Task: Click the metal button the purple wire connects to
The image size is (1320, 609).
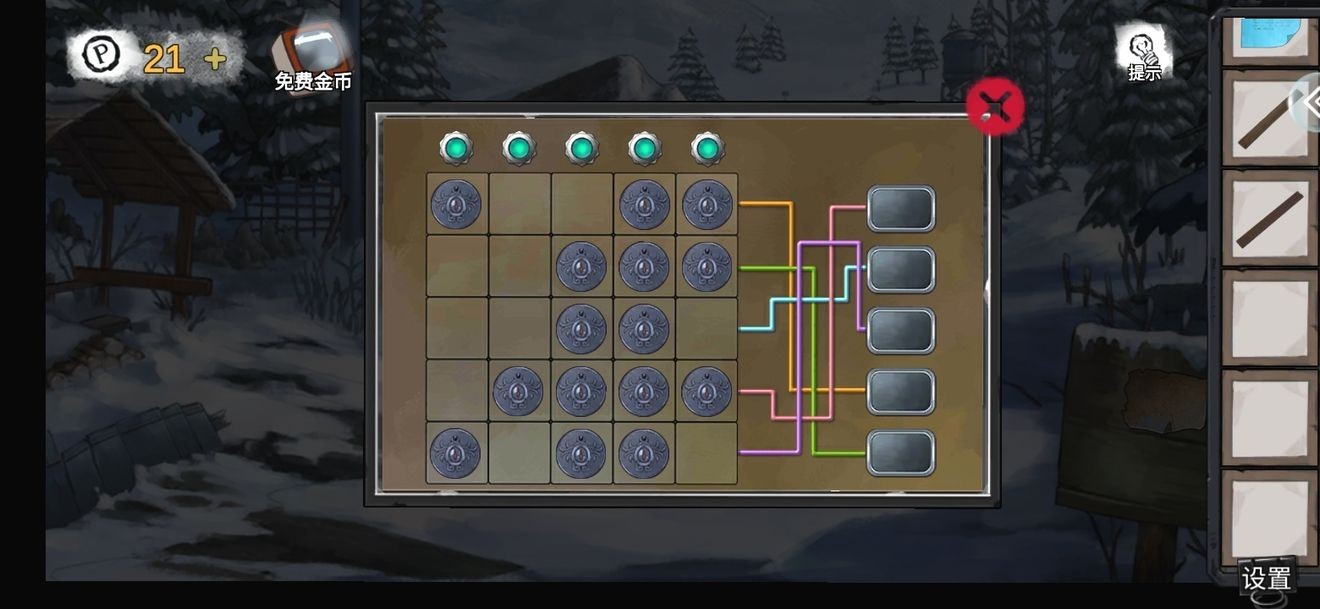Action: (x=901, y=331)
